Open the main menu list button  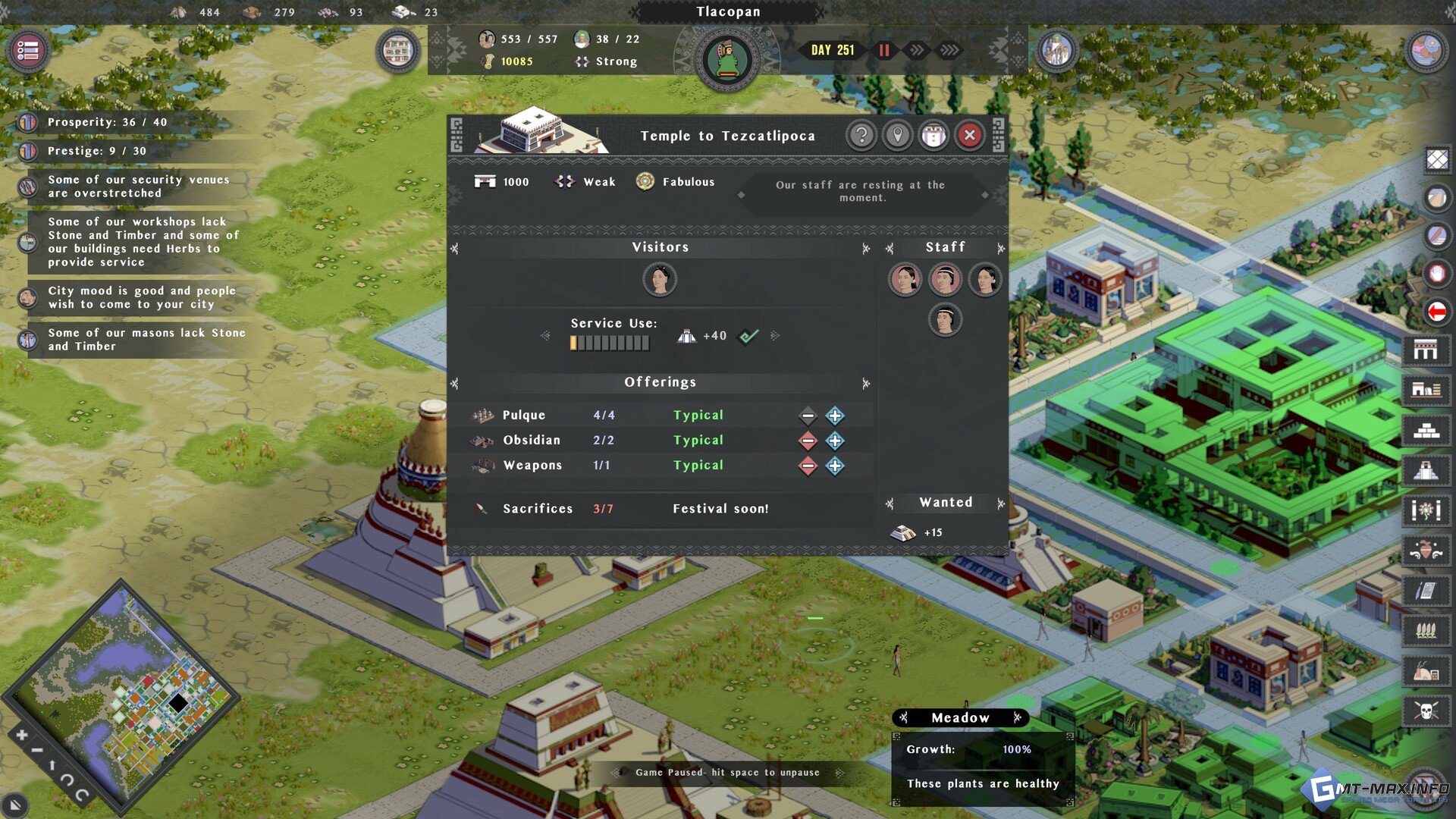click(28, 51)
